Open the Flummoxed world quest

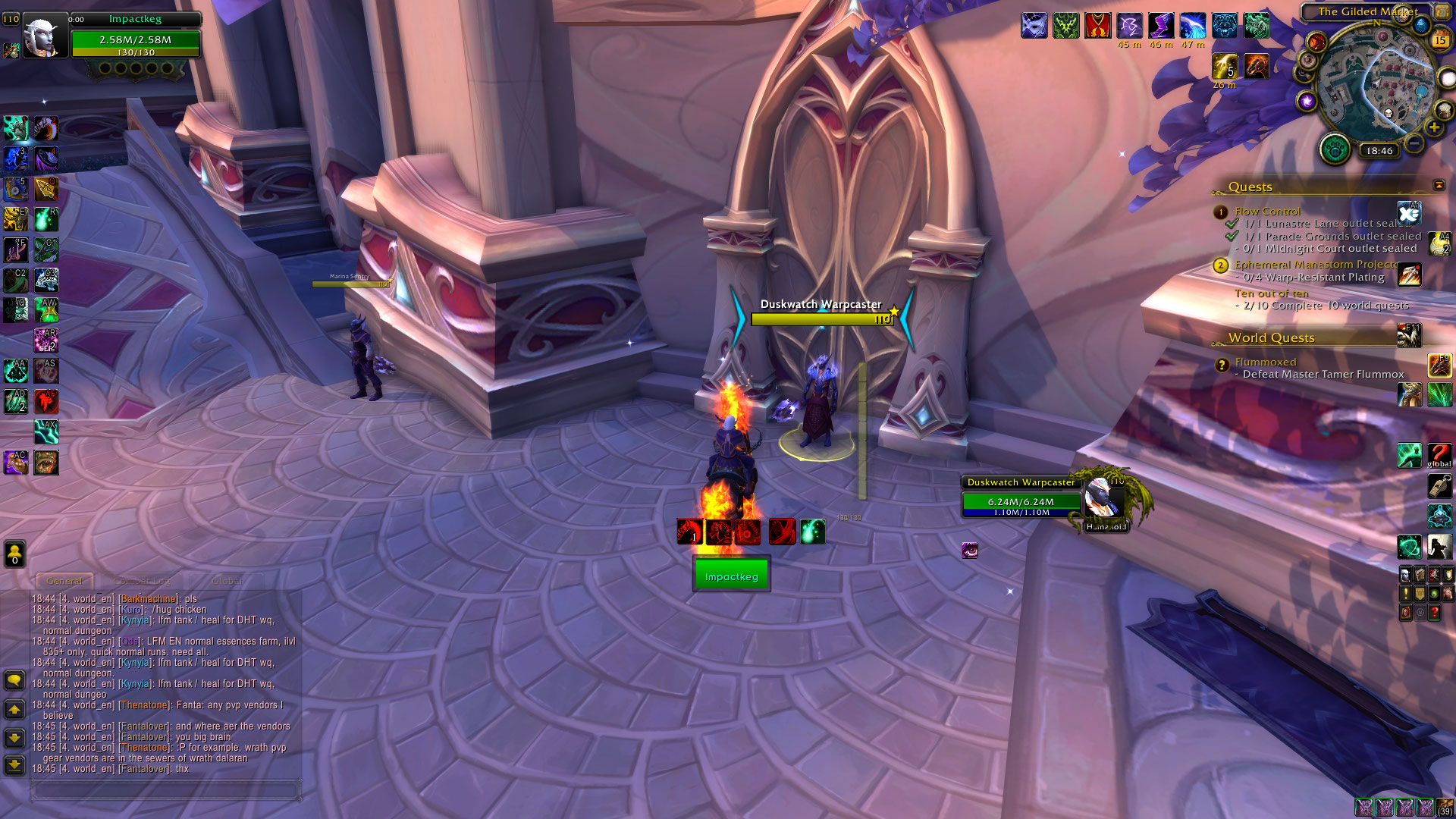(1265, 362)
